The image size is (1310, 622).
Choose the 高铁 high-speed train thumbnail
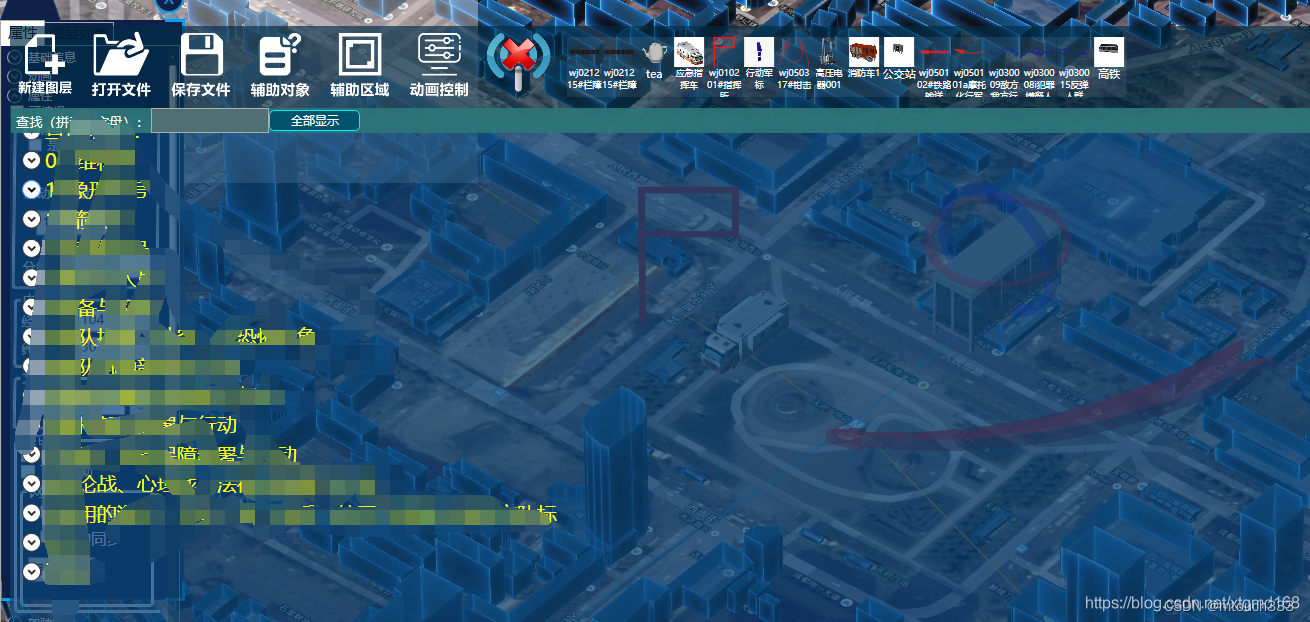(x=1109, y=52)
